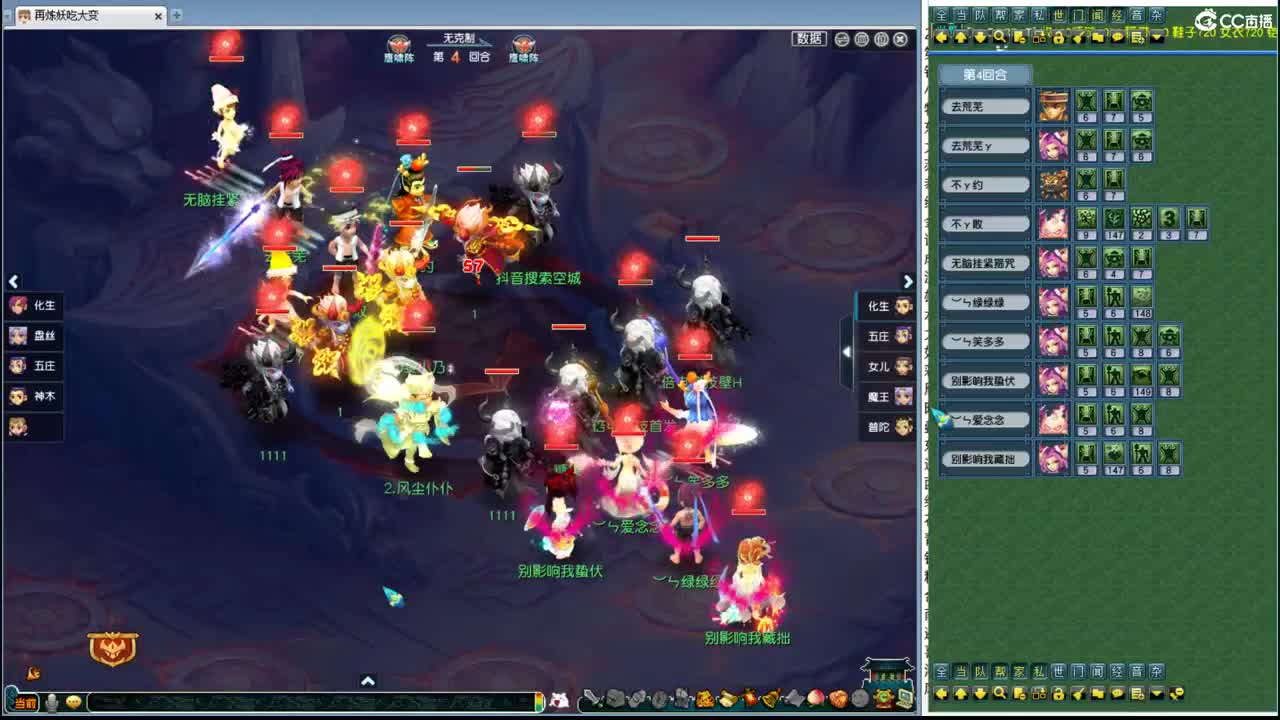
Task: Open the emoji picker next to the chat bar
Action: (74, 701)
